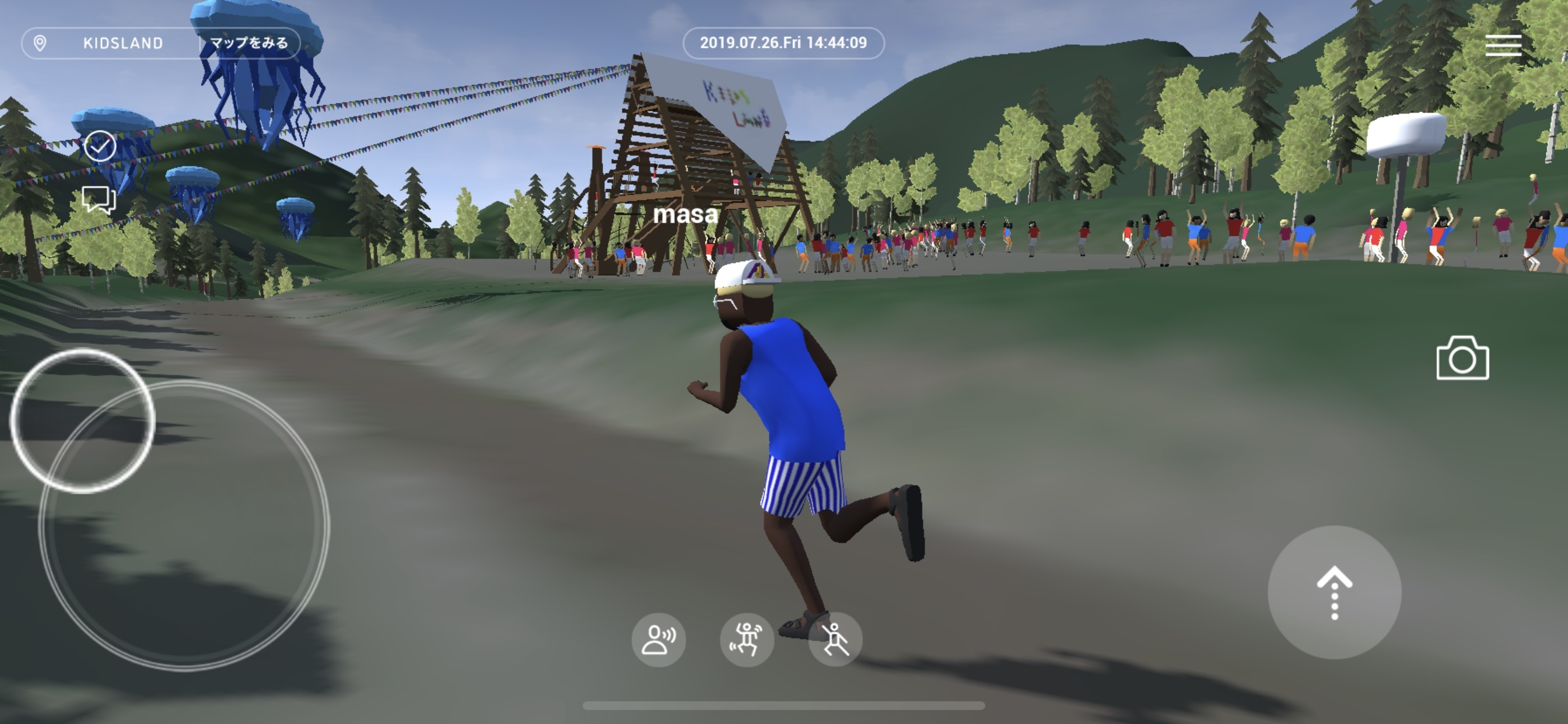Open the chat bubbles icon

pos(99,198)
